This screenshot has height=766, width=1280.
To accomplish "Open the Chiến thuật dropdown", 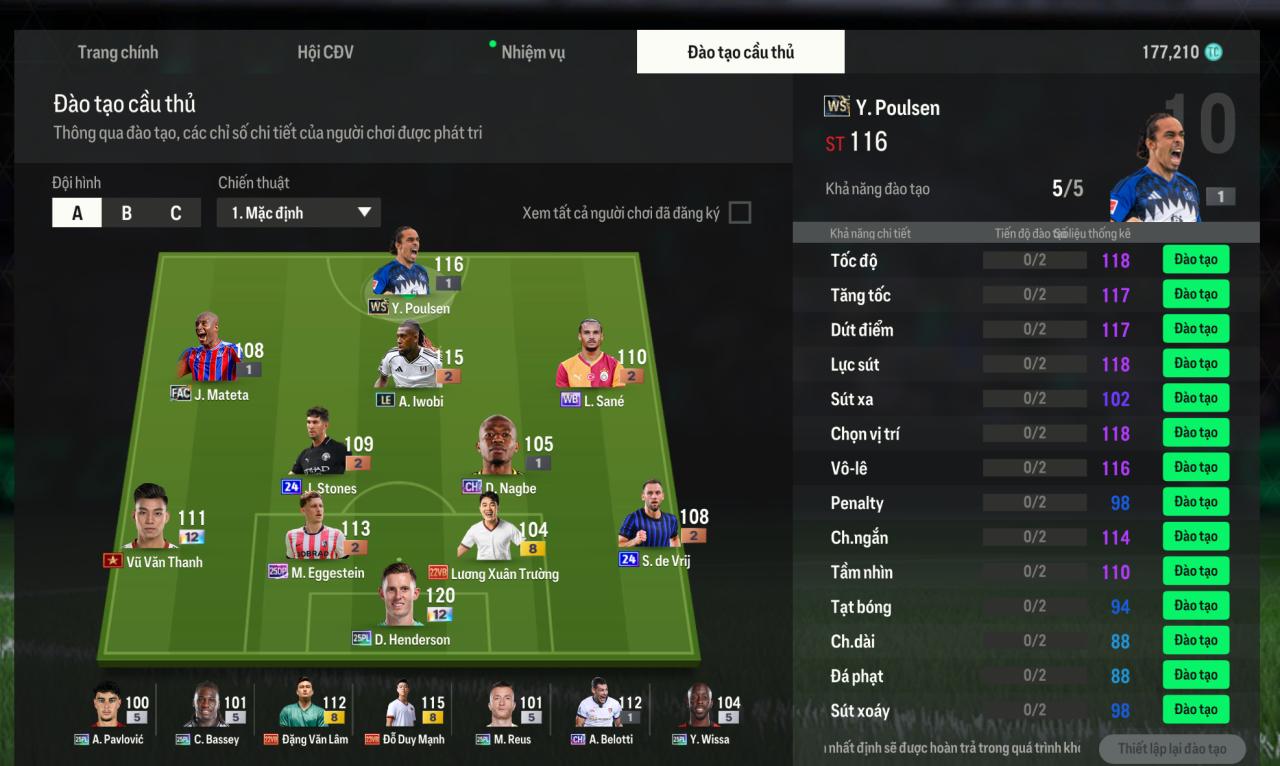I will (298, 213).
